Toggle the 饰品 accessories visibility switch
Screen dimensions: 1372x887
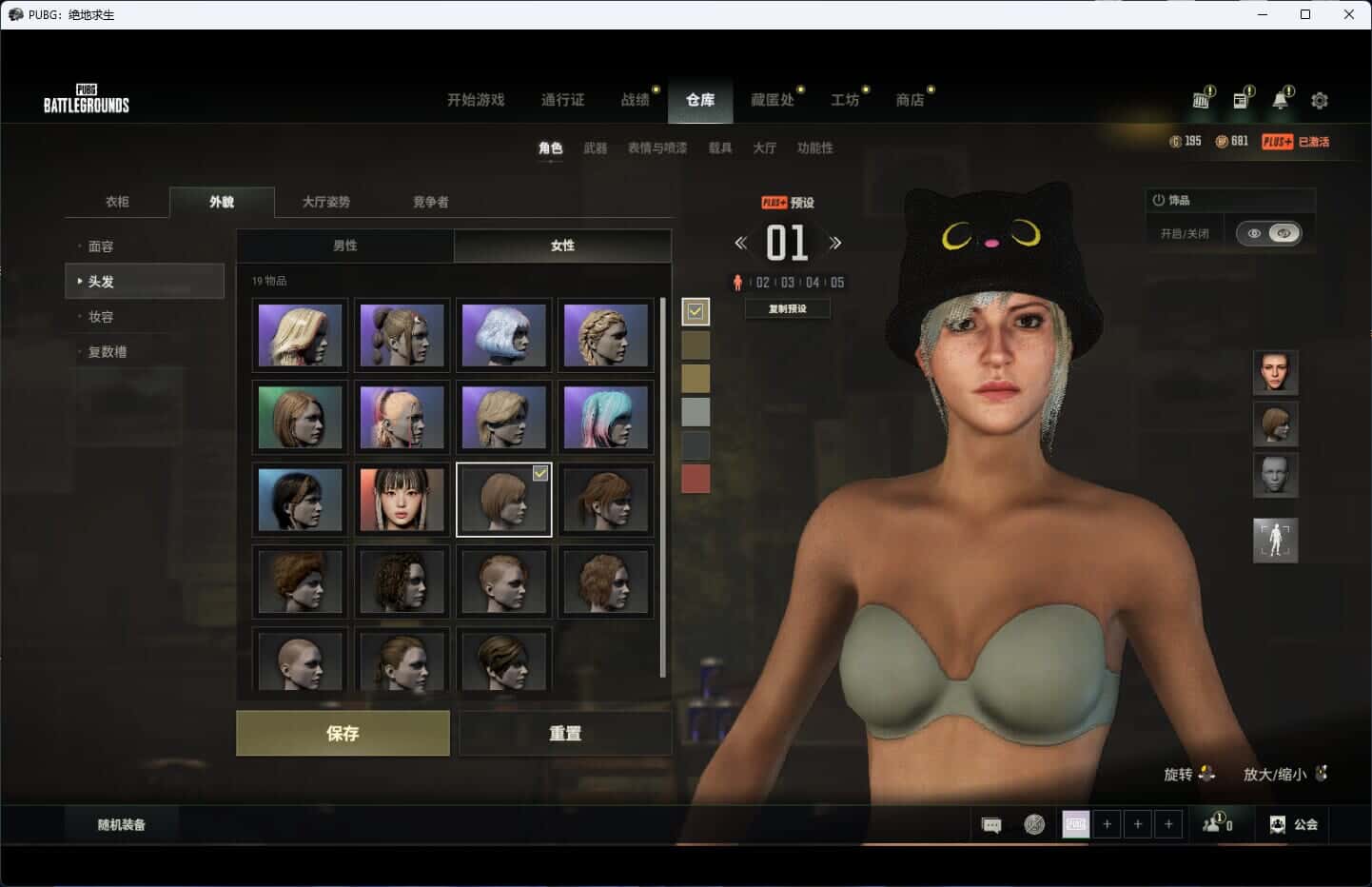[x=1269, y=233]
